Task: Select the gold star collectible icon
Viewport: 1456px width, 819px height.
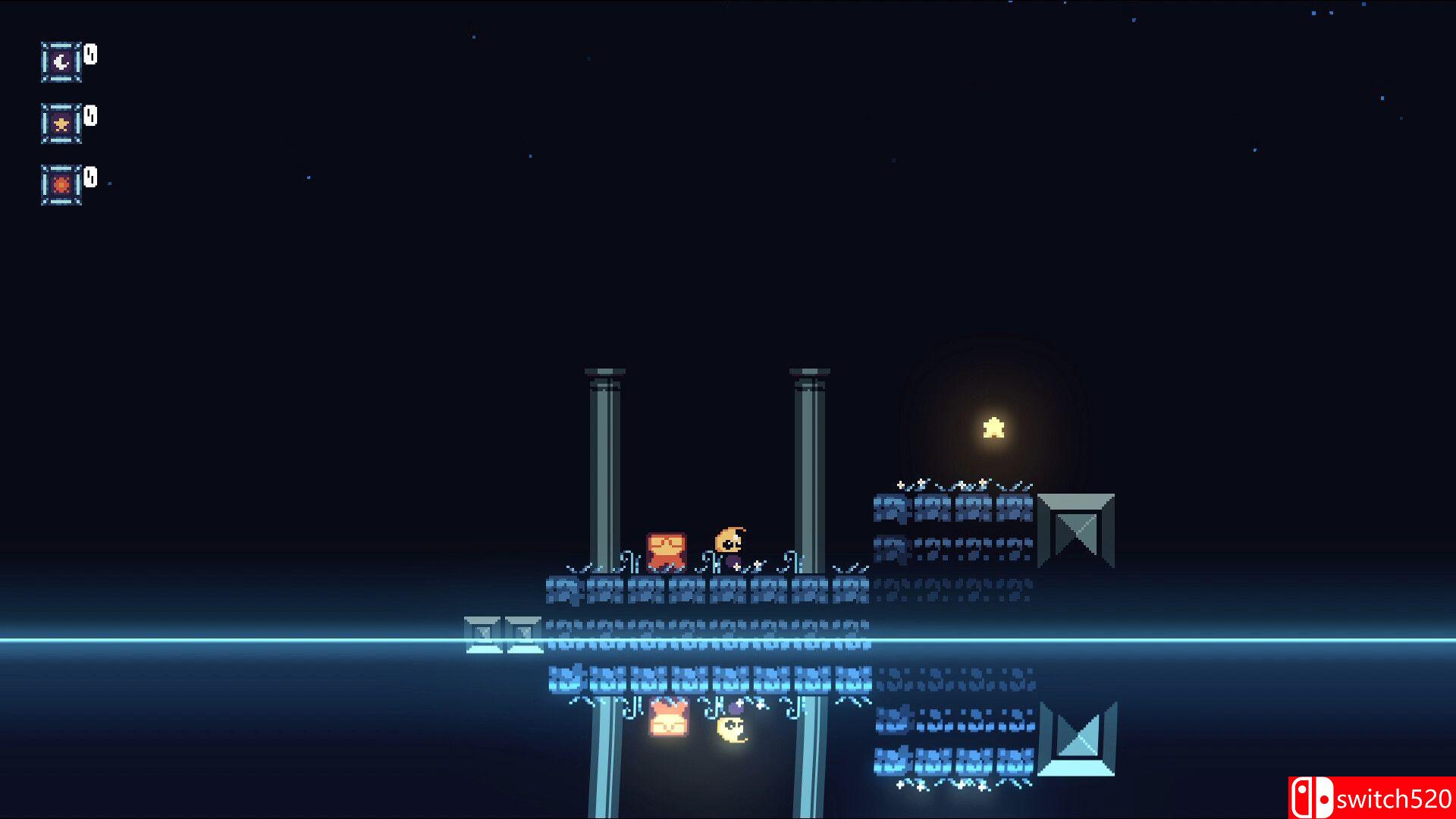Action: 61,123
